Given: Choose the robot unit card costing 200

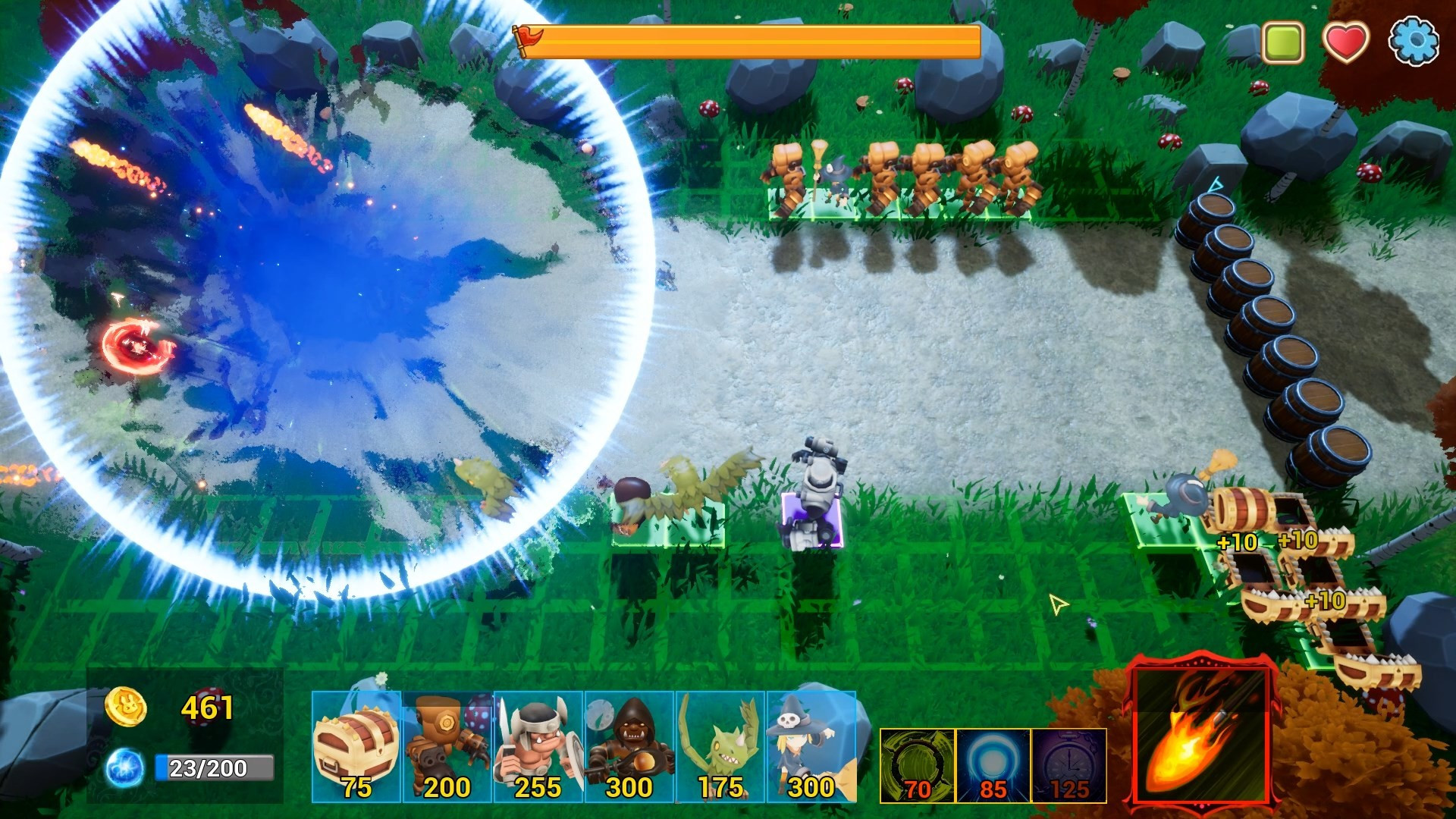Looking at the screenshot, I should coord(447,746).
